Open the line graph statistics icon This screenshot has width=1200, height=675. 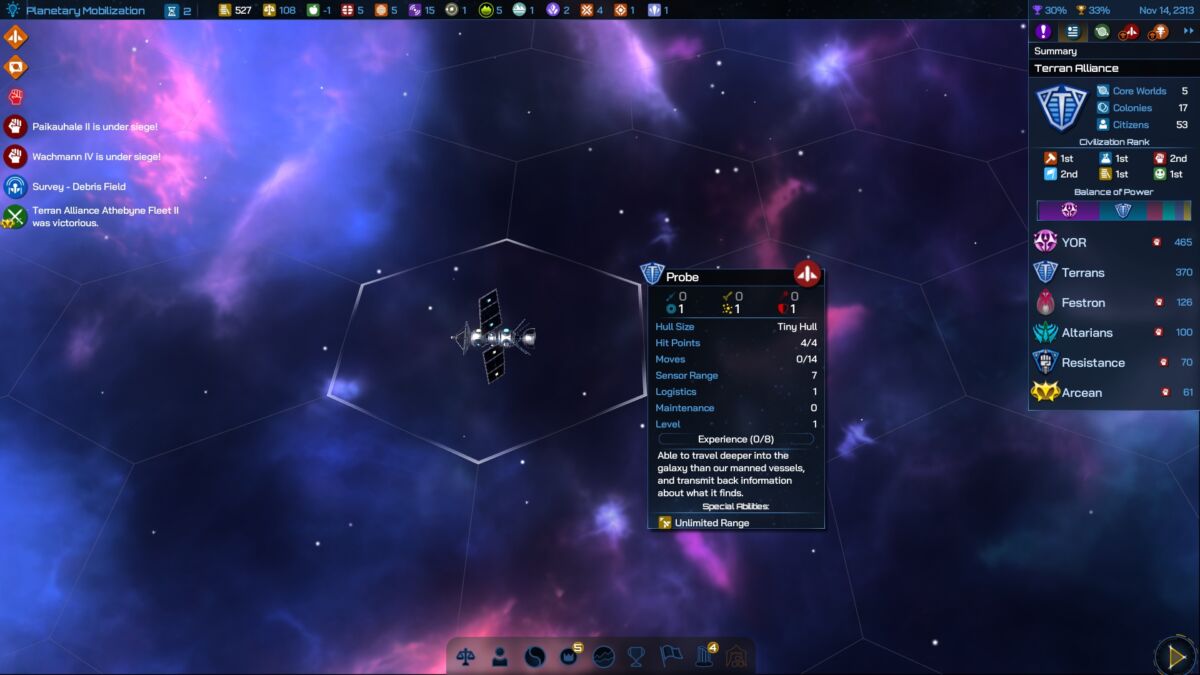(603, 656)
